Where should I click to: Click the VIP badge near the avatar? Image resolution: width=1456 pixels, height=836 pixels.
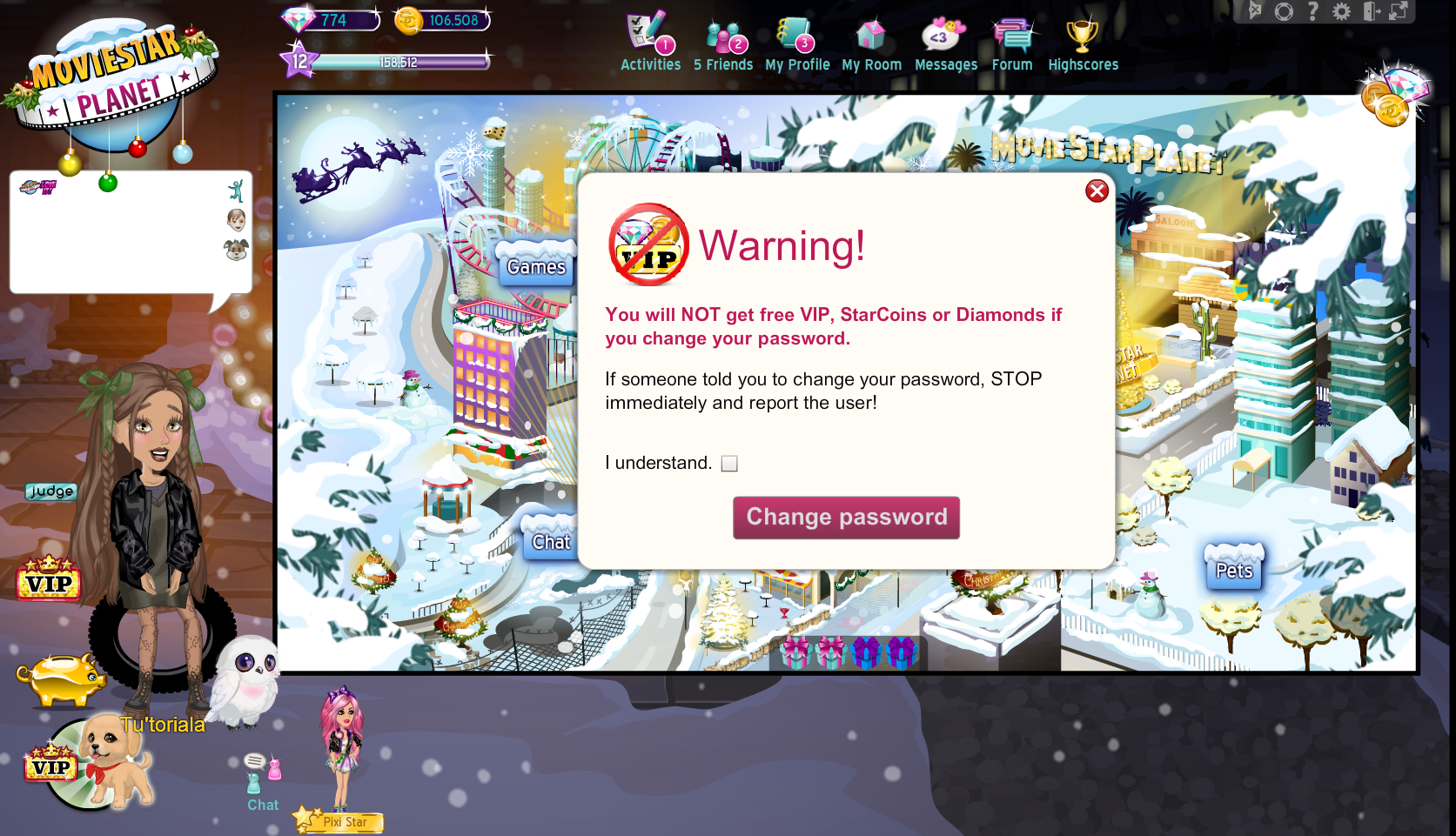(x=50, y=583)
